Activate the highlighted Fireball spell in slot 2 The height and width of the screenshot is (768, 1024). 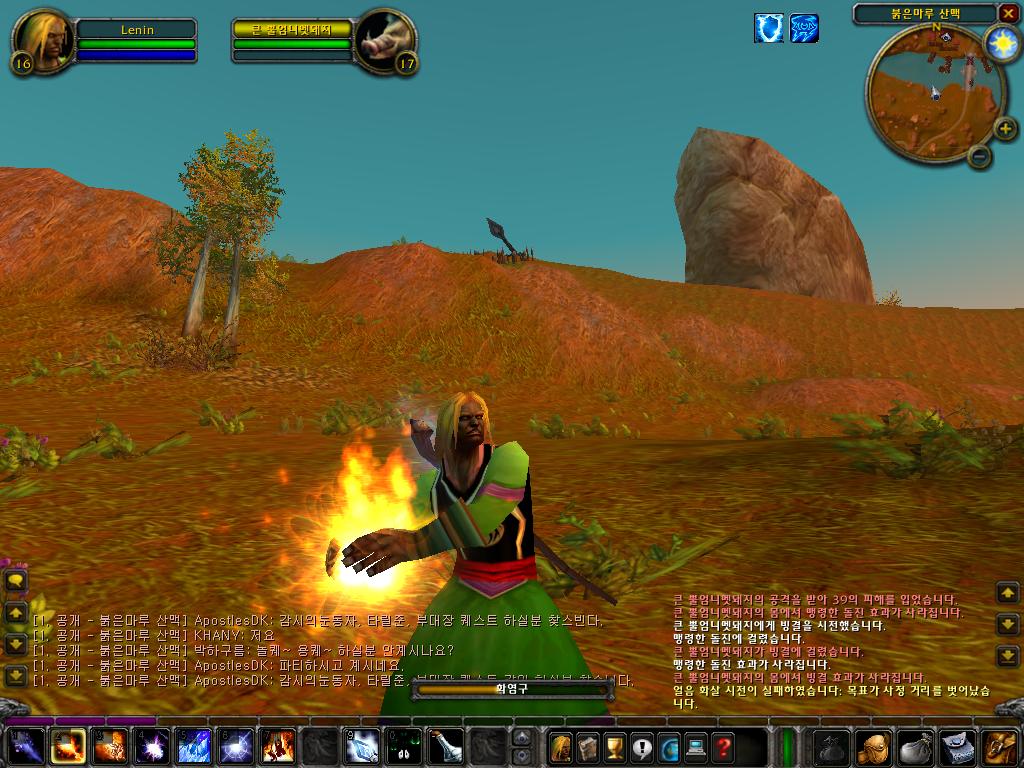pyautogui.click(x=68, y=747)
